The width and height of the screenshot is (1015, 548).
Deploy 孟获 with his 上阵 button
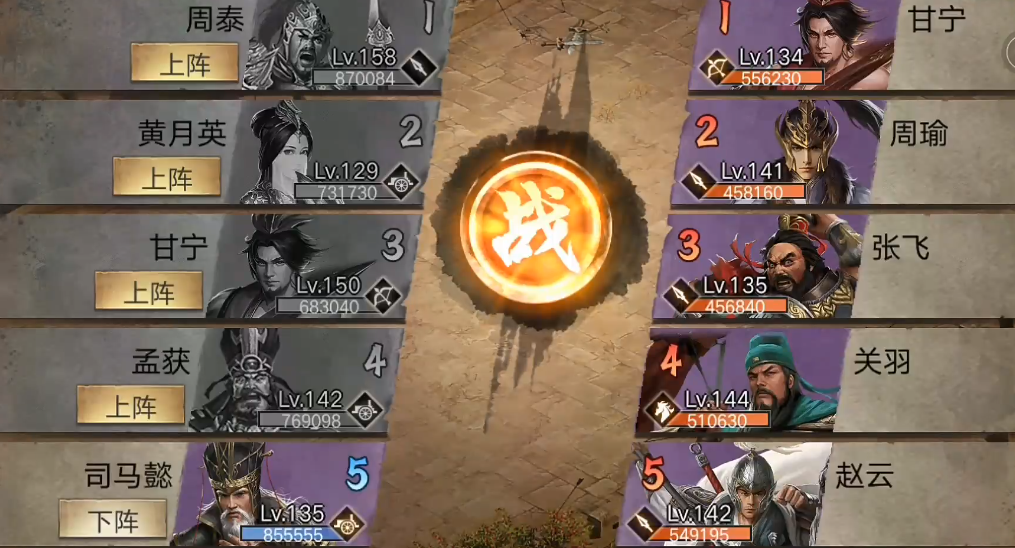click(131, 405)
